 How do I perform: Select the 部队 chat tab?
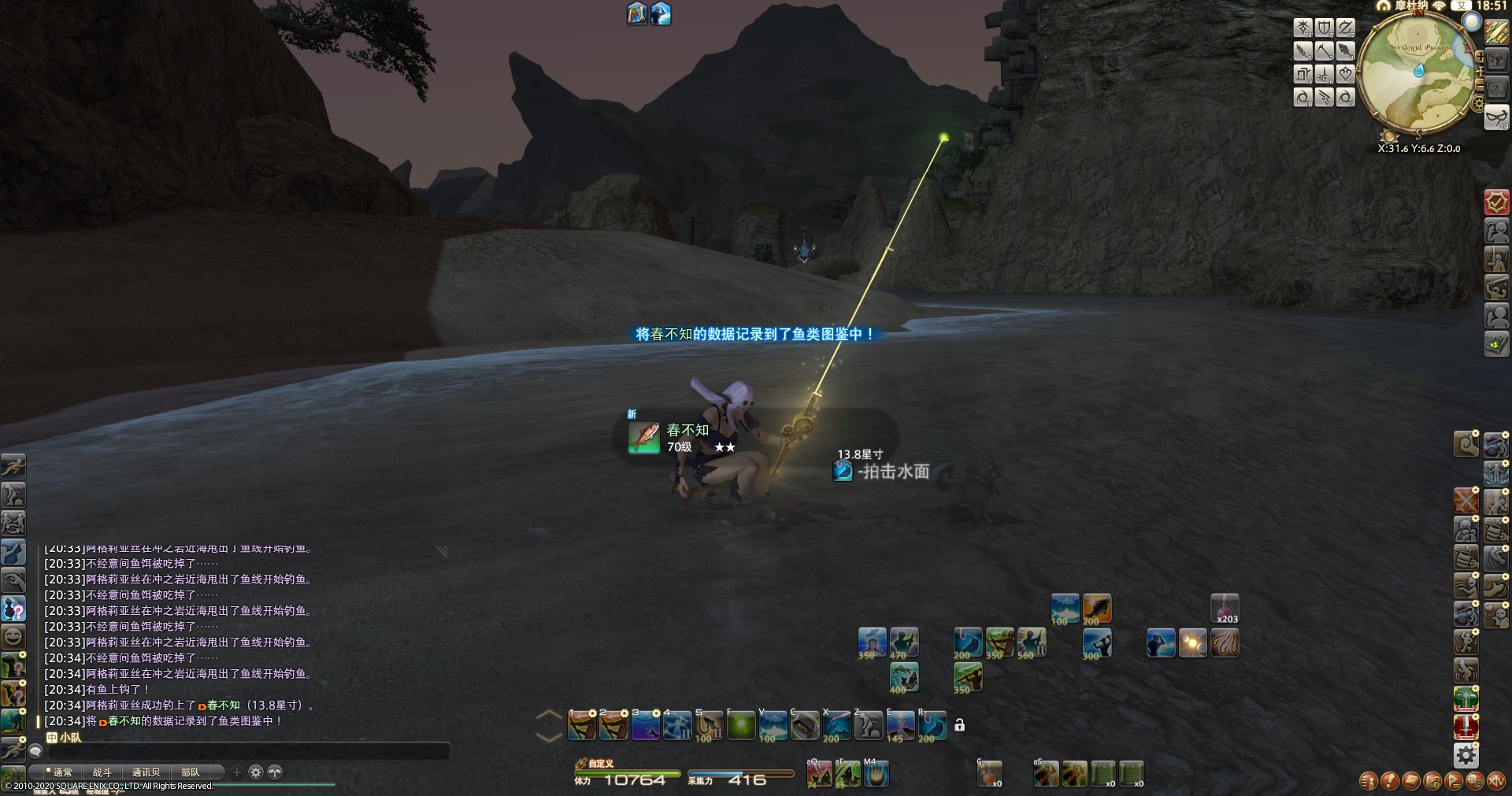pos(190,772)
